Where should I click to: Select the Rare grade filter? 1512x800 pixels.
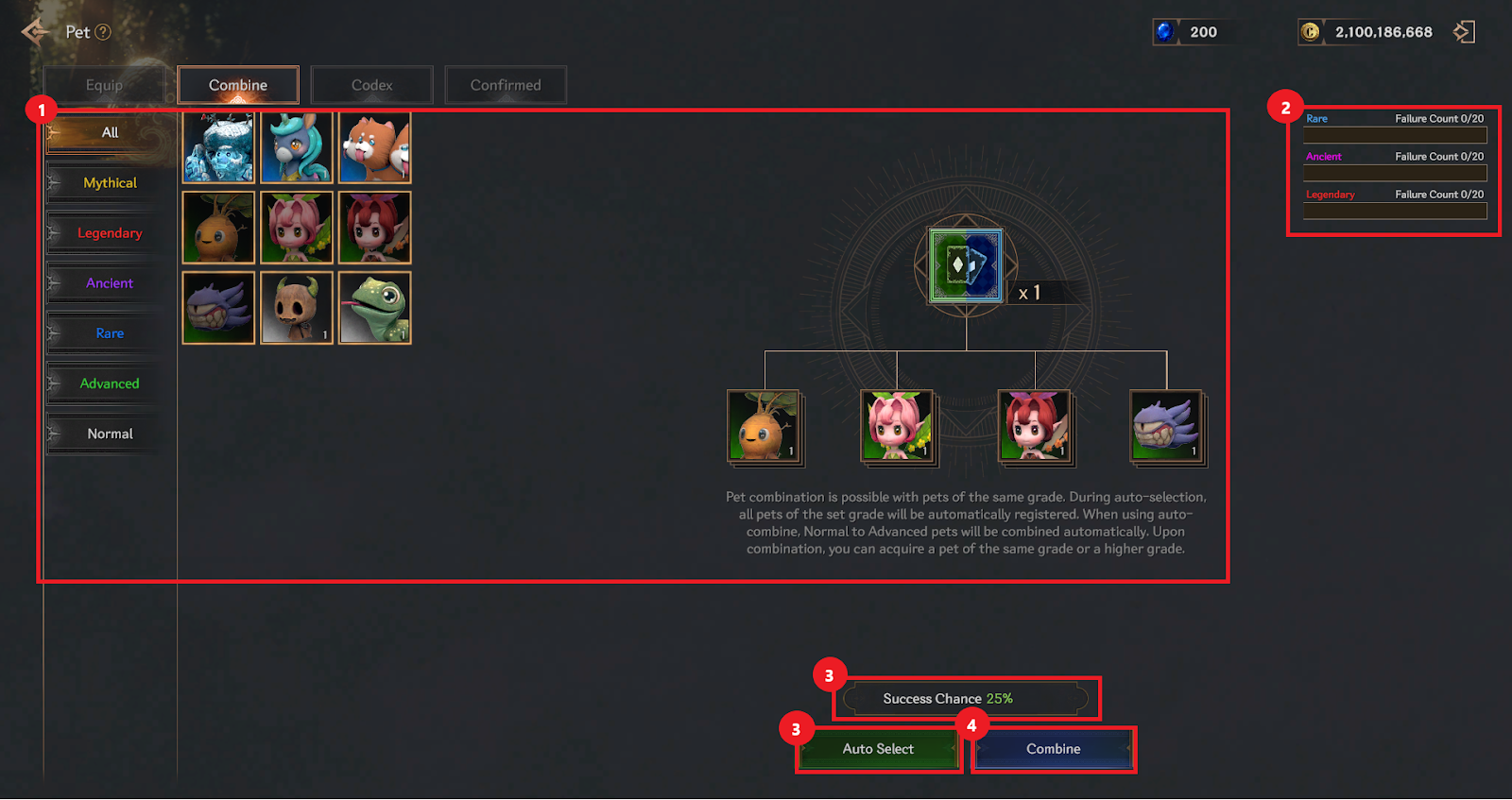[110, 333]
